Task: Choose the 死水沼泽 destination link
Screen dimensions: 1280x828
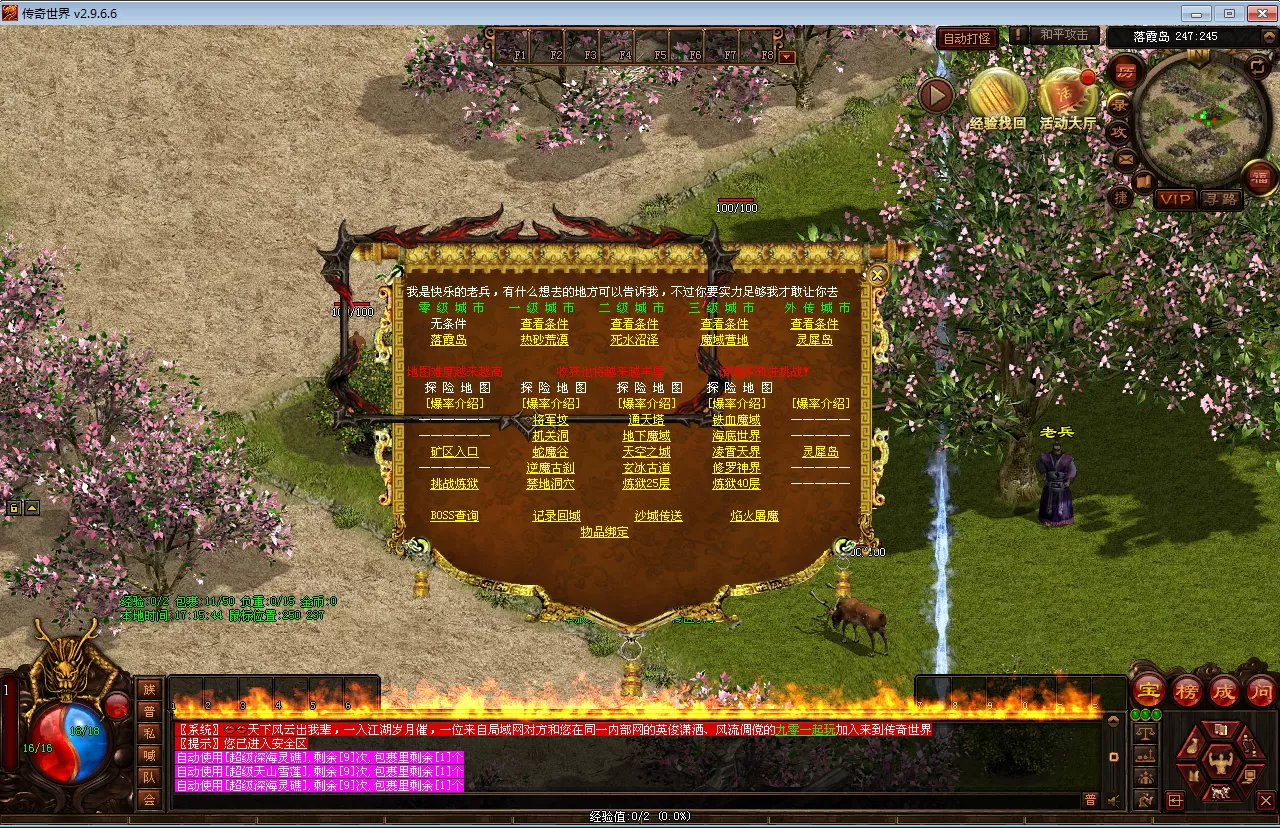Action: pos(634,340)
